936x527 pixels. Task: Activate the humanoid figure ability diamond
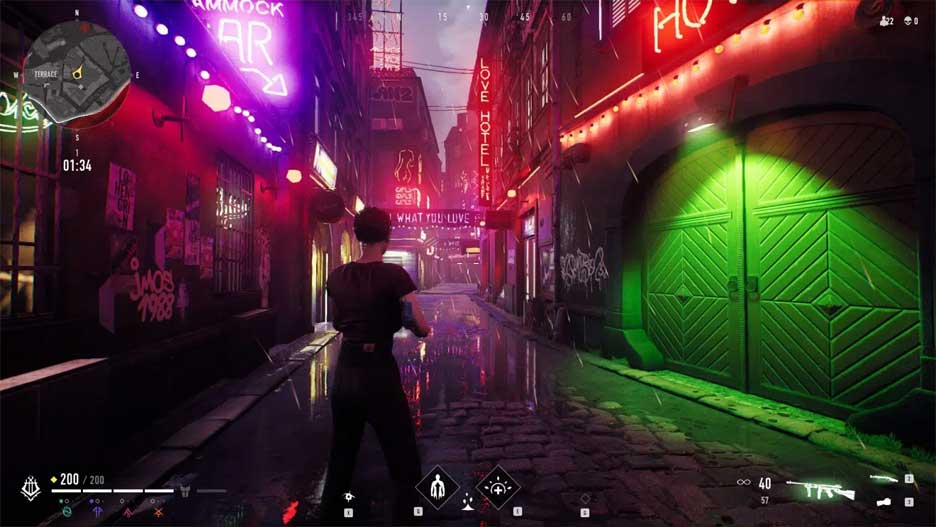pyautogui.click(x=437, y=488)
